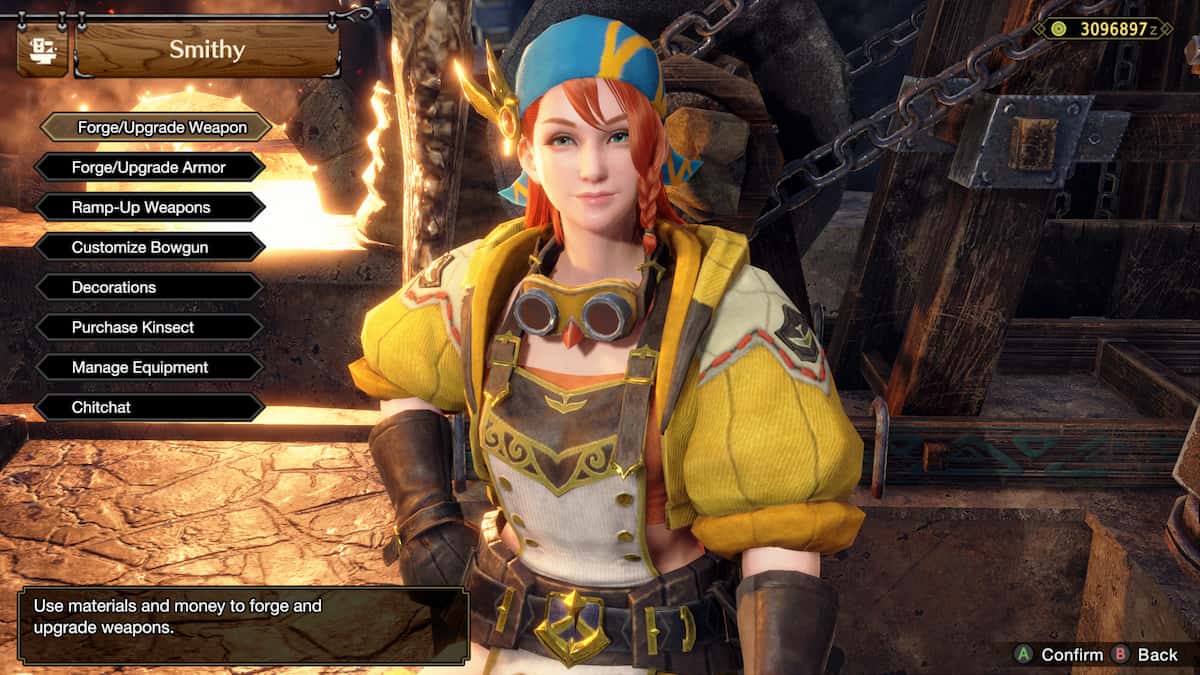Viewport: 1200px width, 675px height.
Task: Choose Ramp-Up Weapons
Action: [149, 207]
